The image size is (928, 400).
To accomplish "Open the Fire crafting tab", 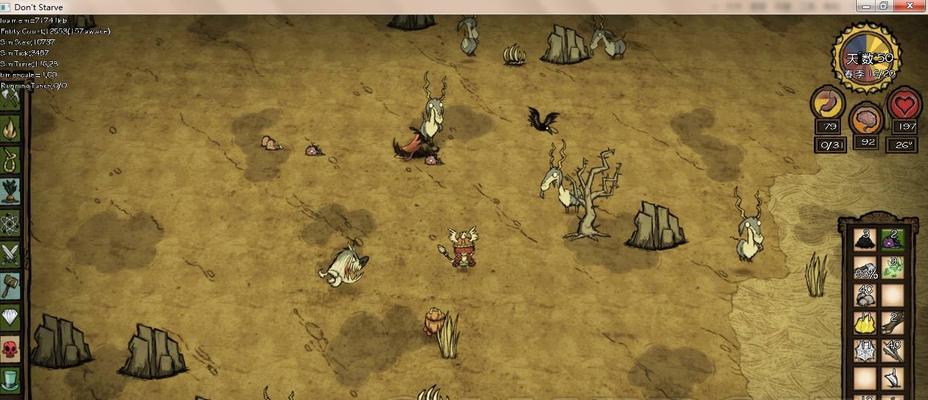I will 11,128.
